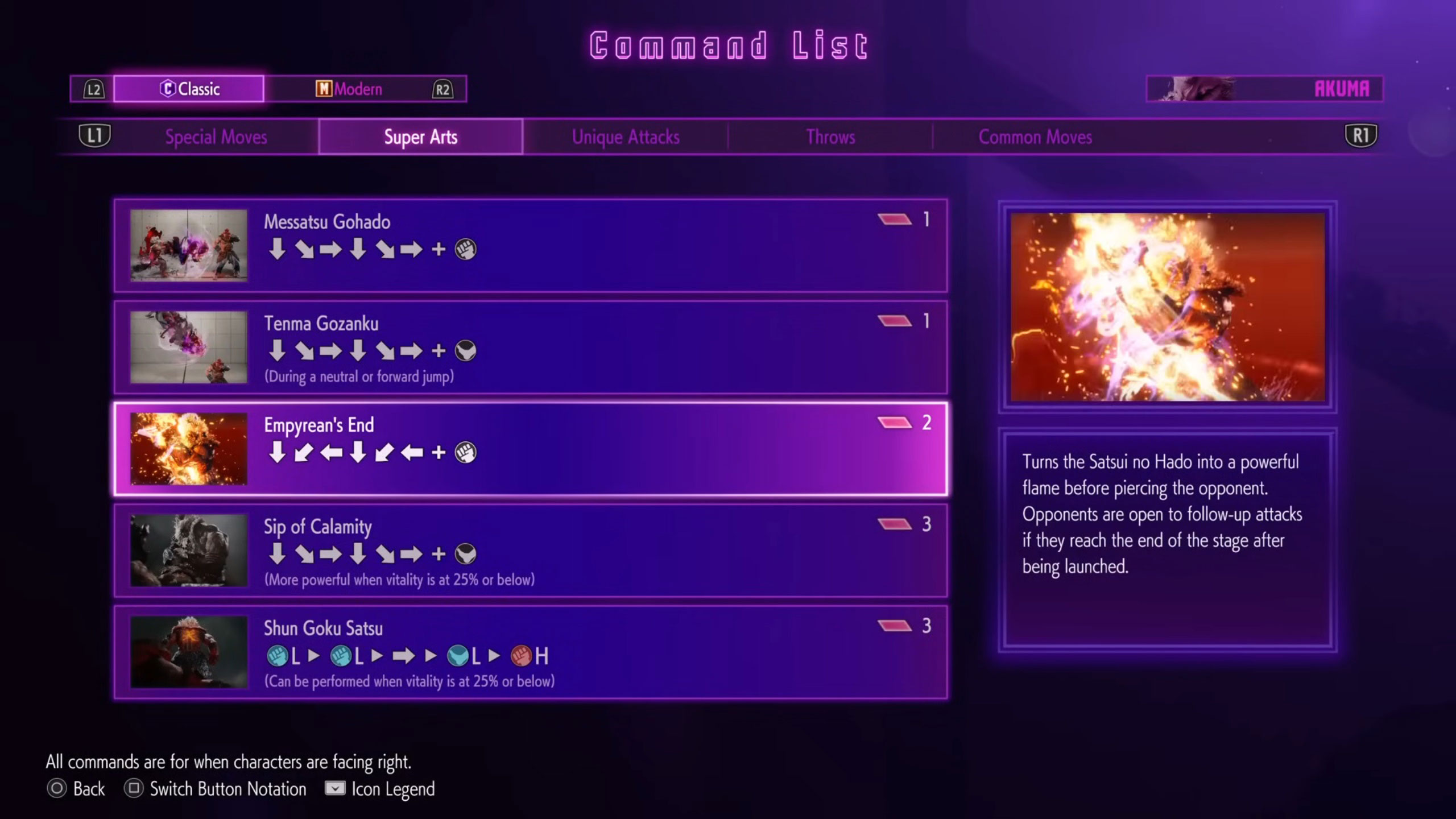Viewport: 1456px width, 819px height.
Task: Switch to the Unique Attacks tab
Action: [x=626, y=136]
